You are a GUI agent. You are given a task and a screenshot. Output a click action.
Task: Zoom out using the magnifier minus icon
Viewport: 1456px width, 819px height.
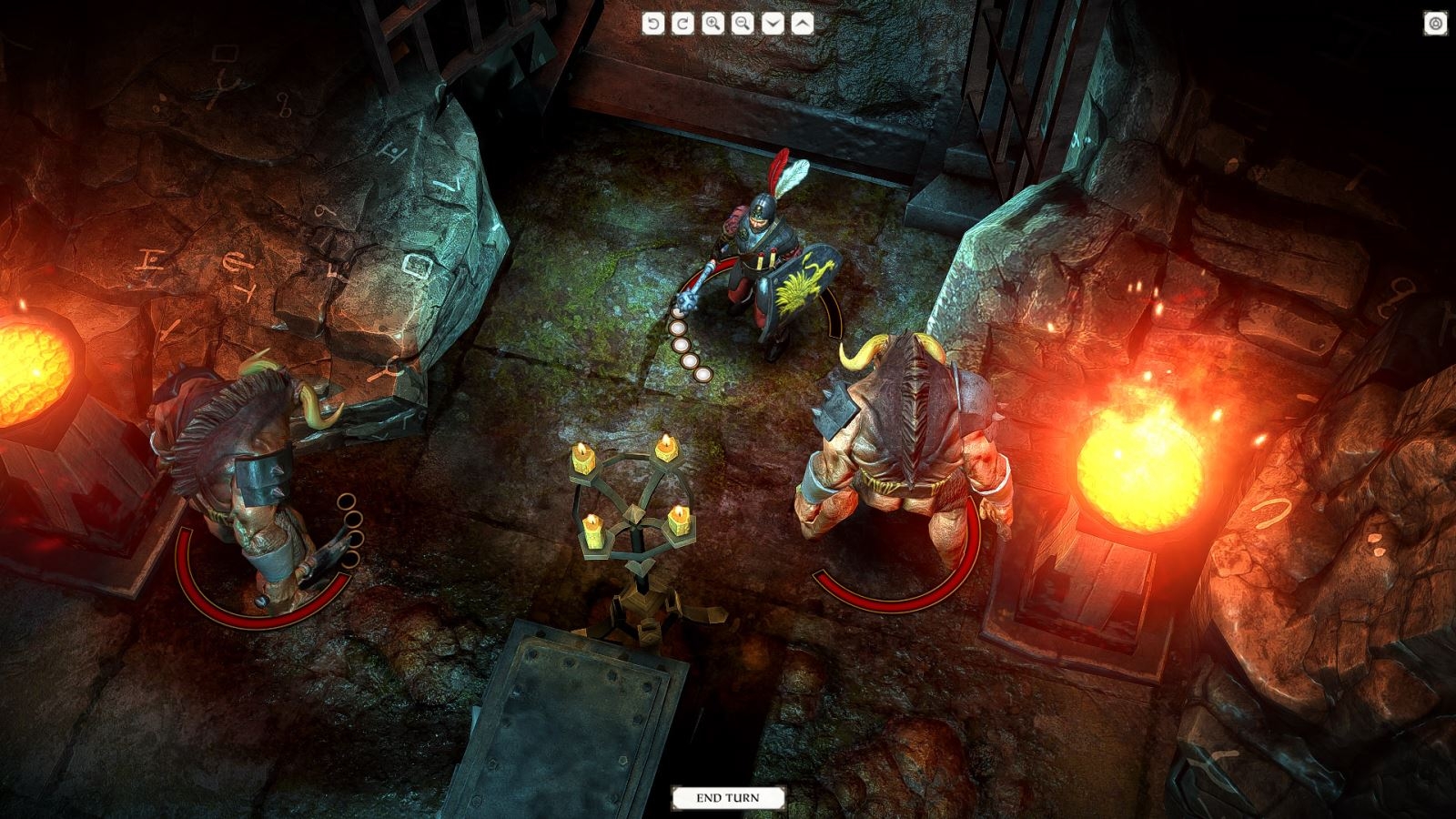pyautogui.click(x=741, y=21)
